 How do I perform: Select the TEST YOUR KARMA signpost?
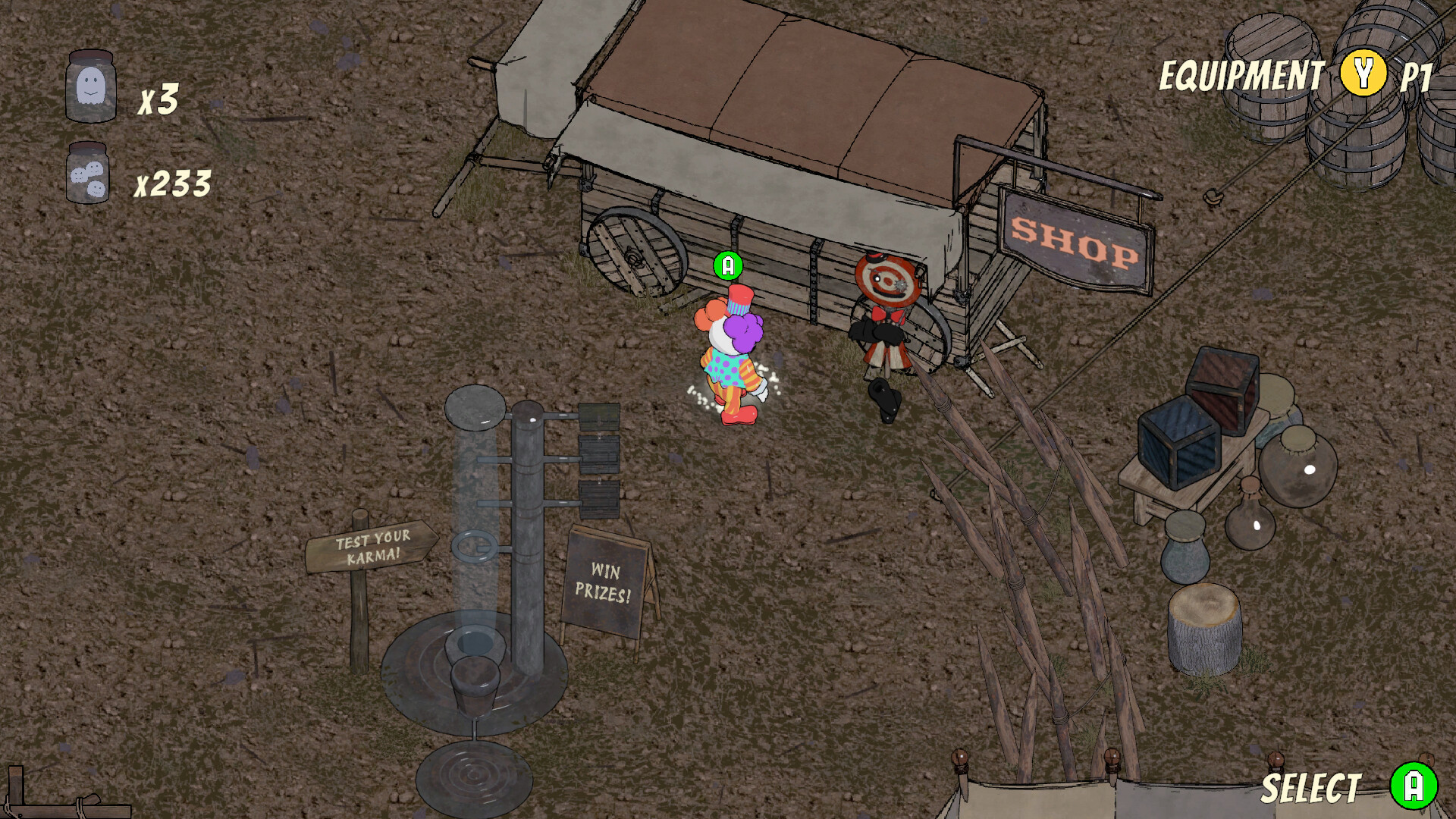[x=372, y=544]
